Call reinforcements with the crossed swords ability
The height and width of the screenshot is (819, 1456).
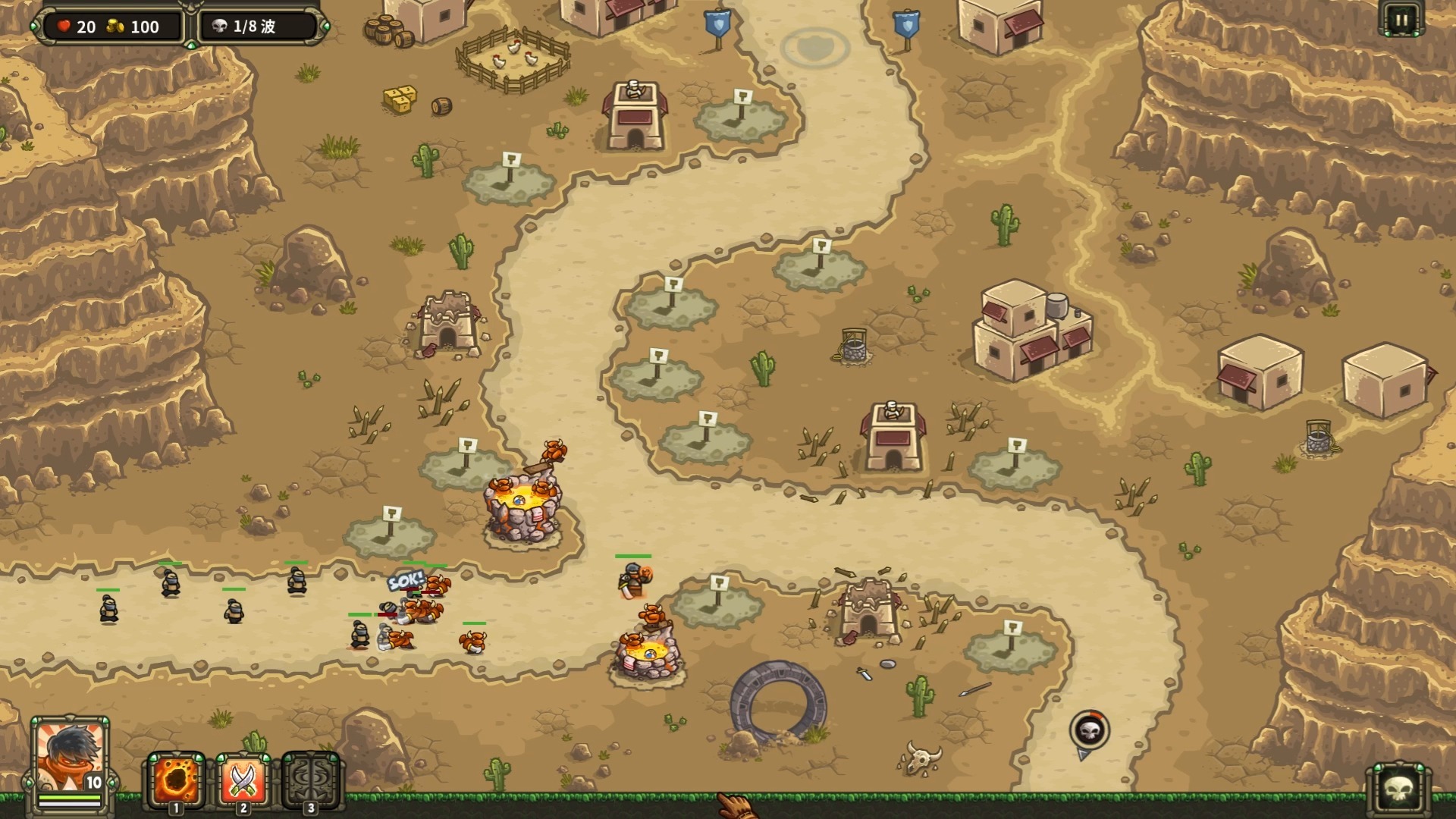[x=243, y=780]
